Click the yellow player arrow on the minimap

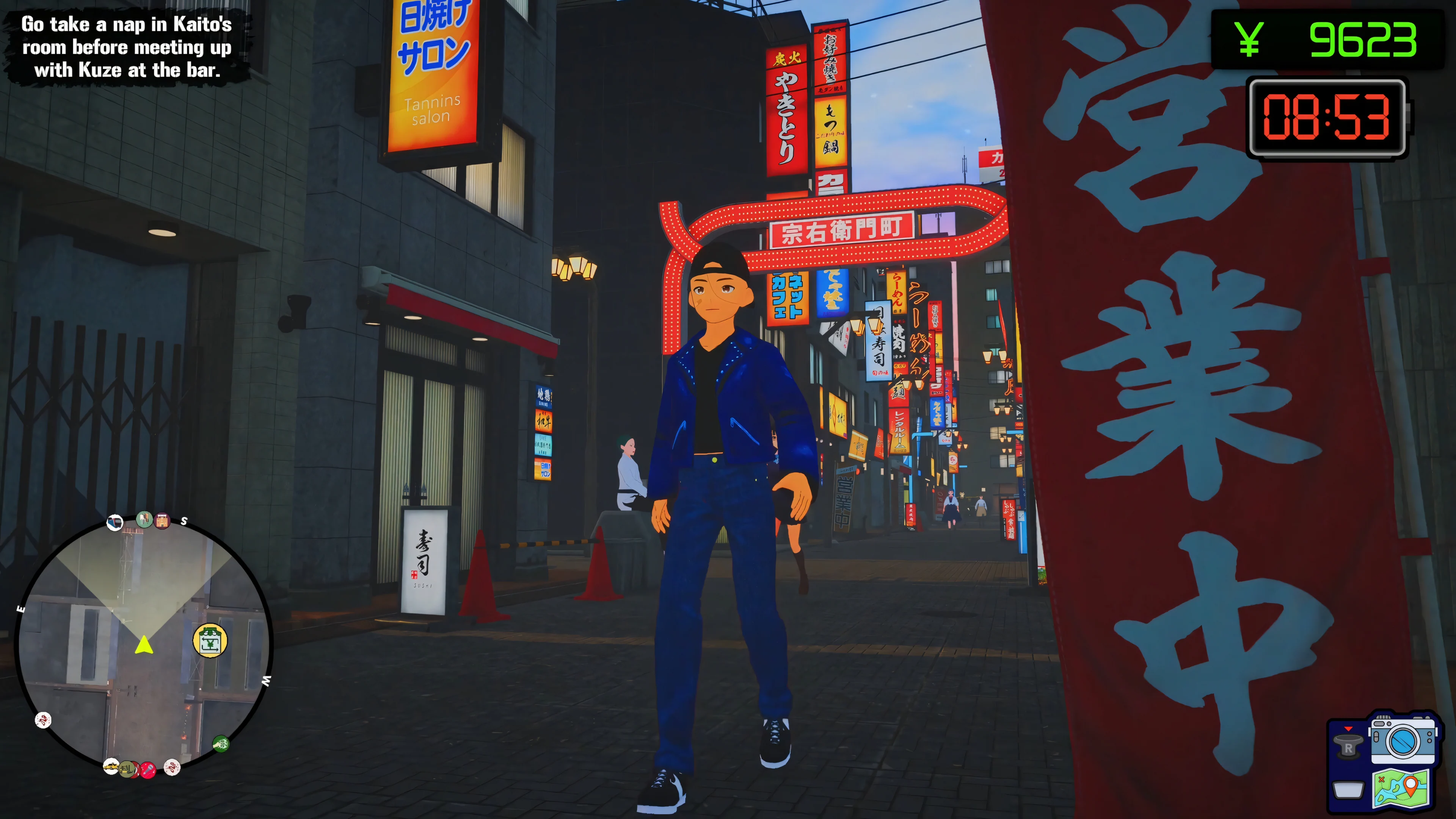coord(144,645)
